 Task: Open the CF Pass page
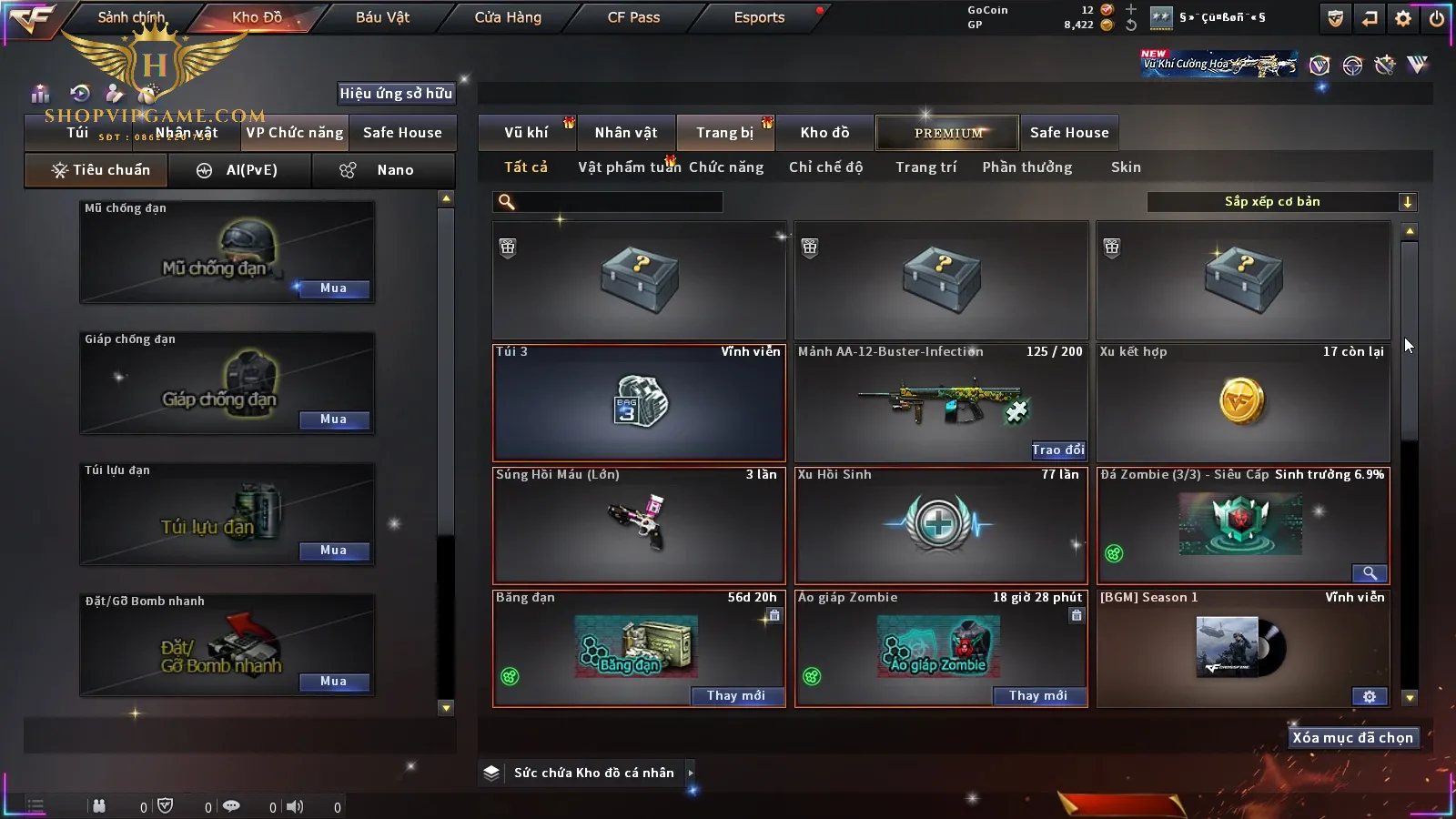coord(633,17)
